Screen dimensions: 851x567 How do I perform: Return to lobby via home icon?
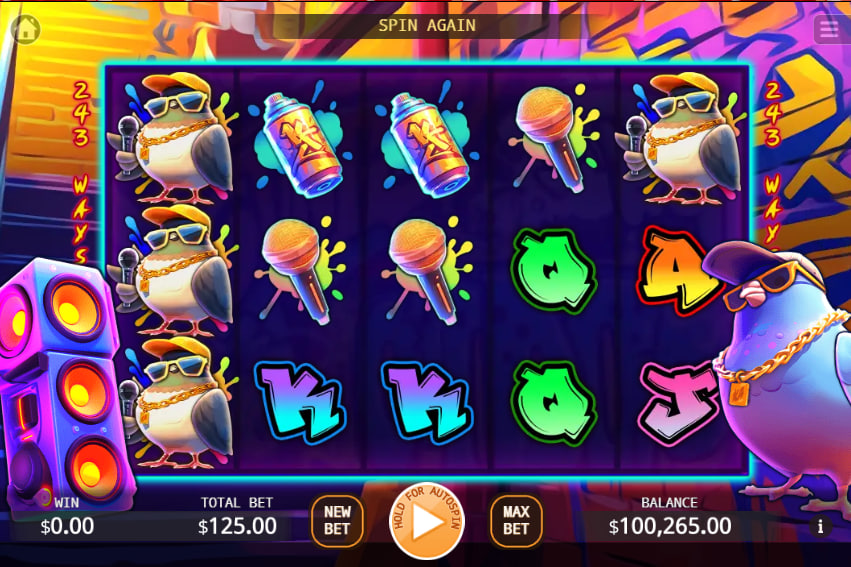tap(25, 29)
